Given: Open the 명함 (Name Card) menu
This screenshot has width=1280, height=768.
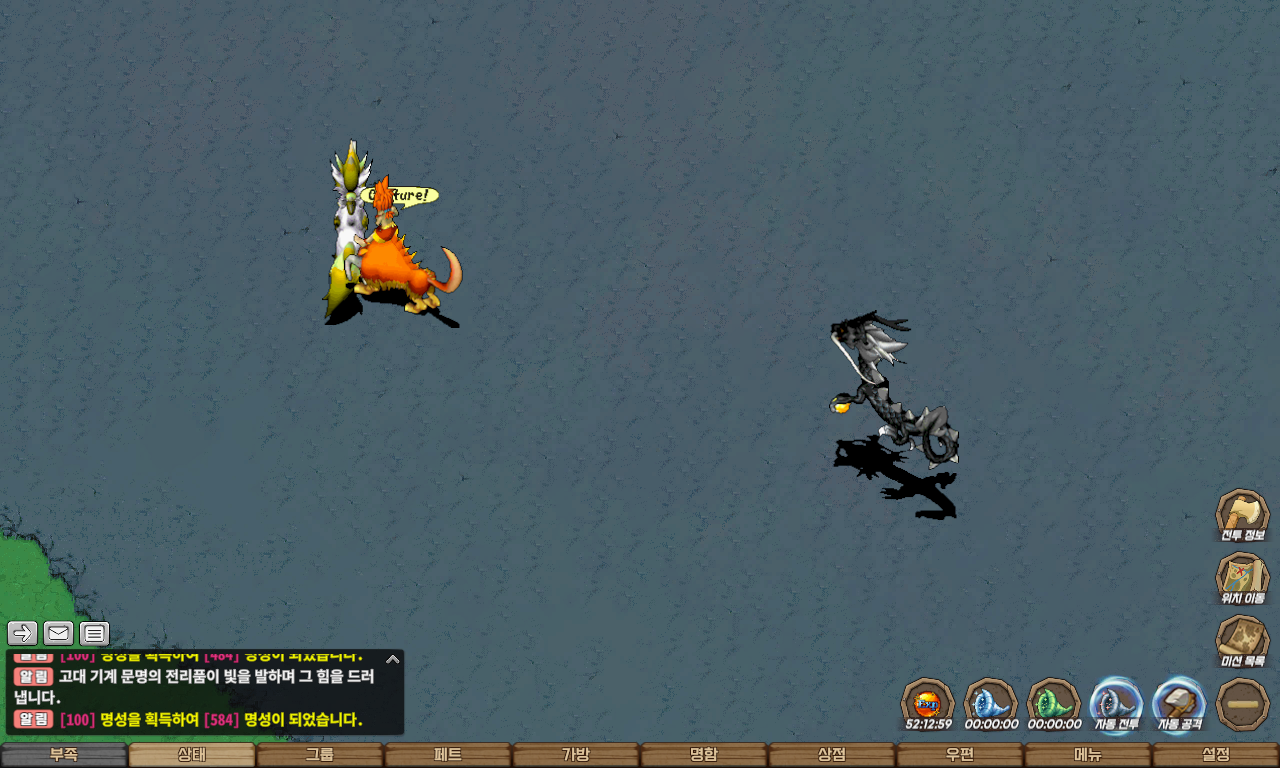Looking at the screenshot, I should click(x=704, y=755).
